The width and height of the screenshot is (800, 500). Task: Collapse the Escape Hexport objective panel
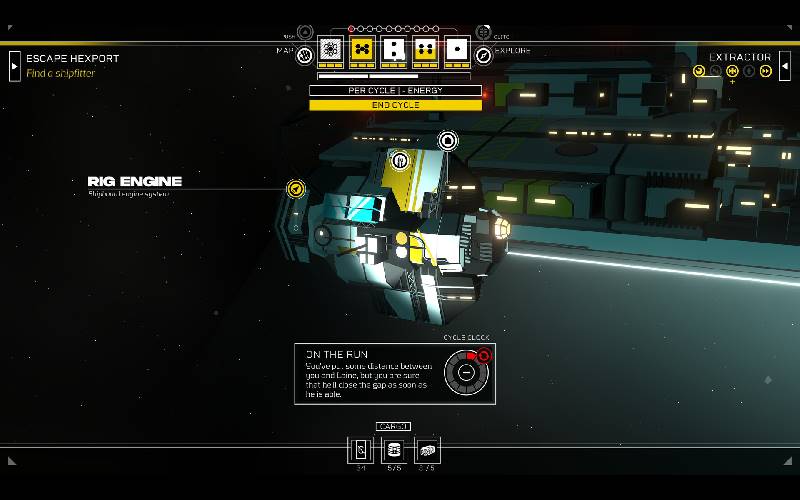pos(14,66)
